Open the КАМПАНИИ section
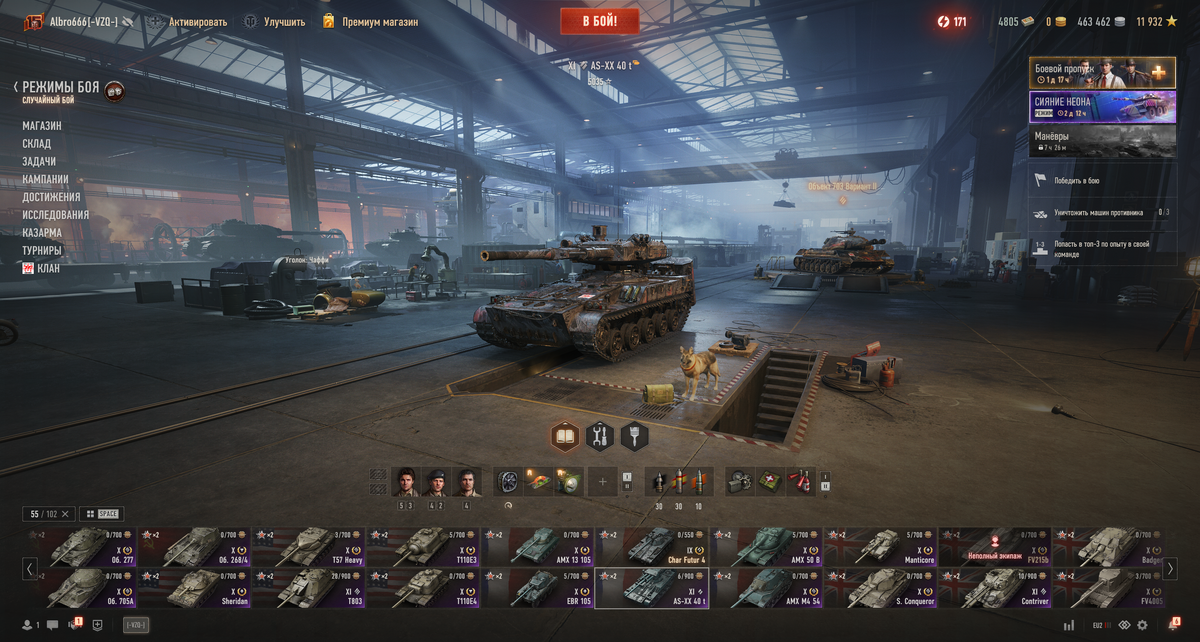 pos(46,179)
